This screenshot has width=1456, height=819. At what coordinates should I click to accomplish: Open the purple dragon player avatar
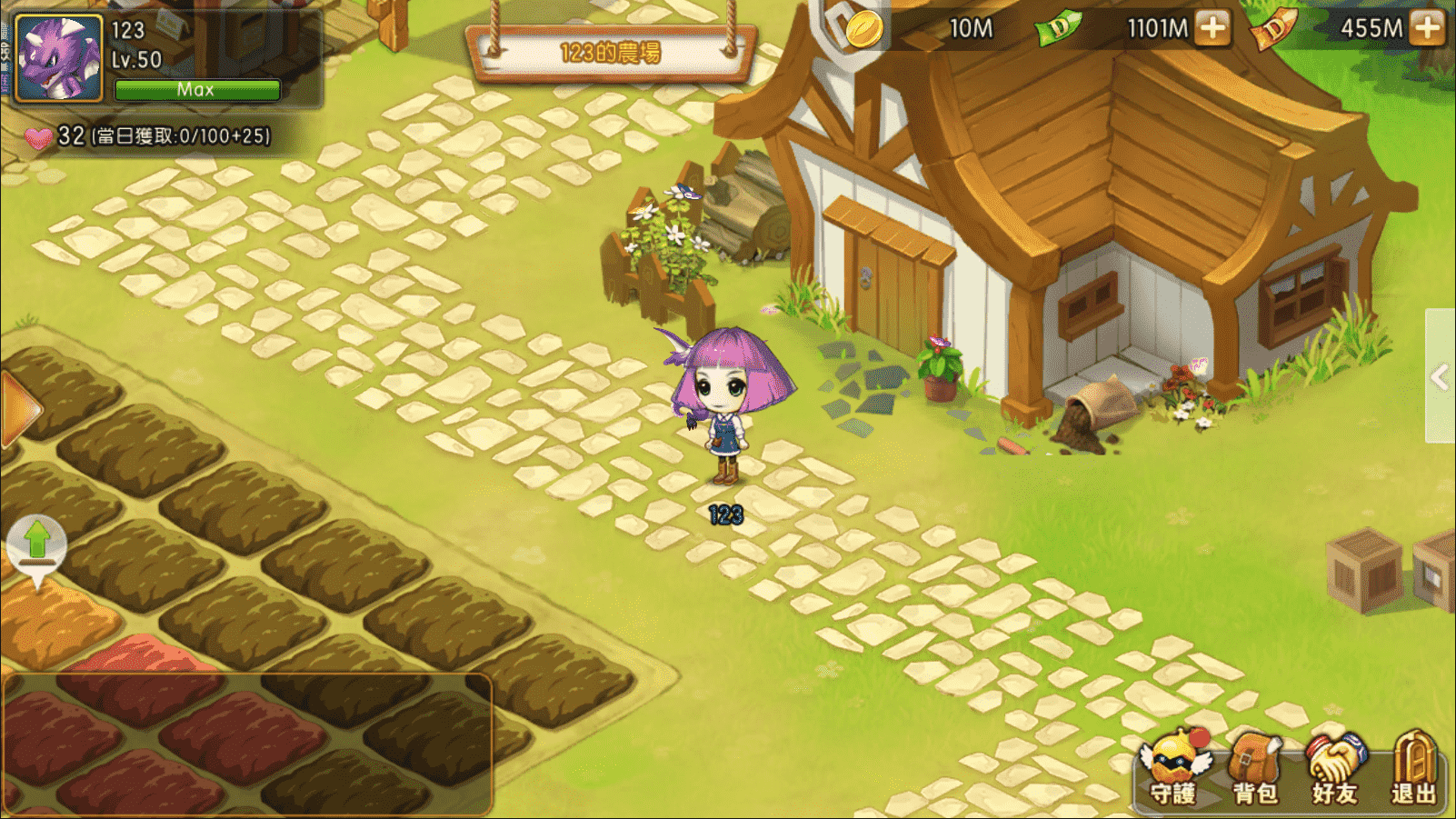[59, 58]
